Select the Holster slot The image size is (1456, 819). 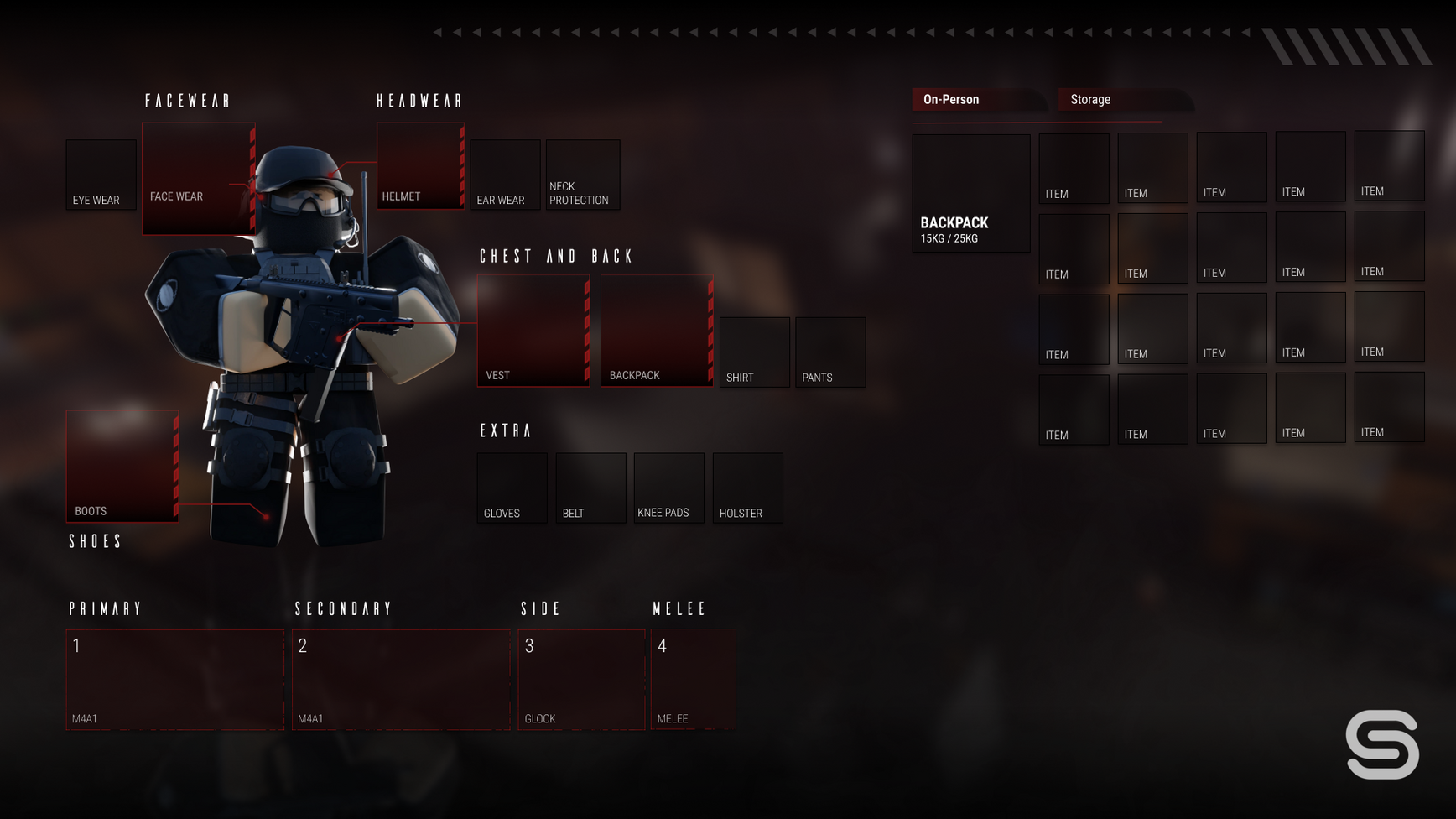[748, 488]
